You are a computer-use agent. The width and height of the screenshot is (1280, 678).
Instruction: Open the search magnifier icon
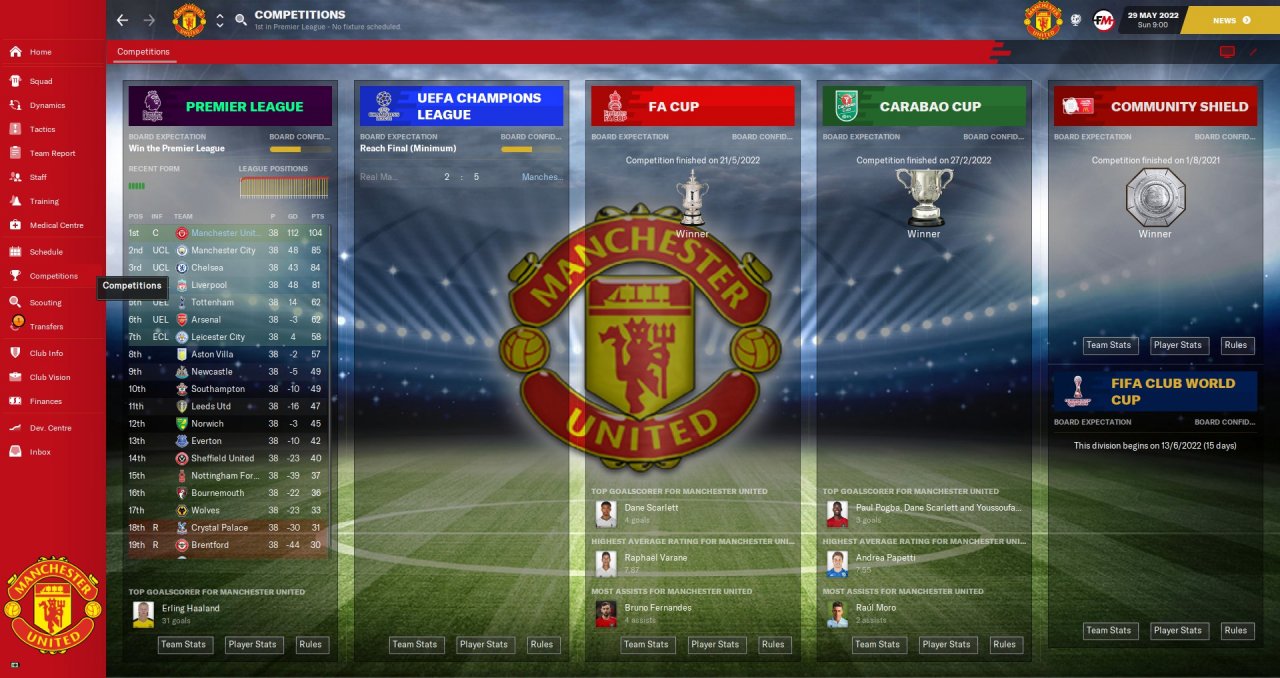pos(241,20)
